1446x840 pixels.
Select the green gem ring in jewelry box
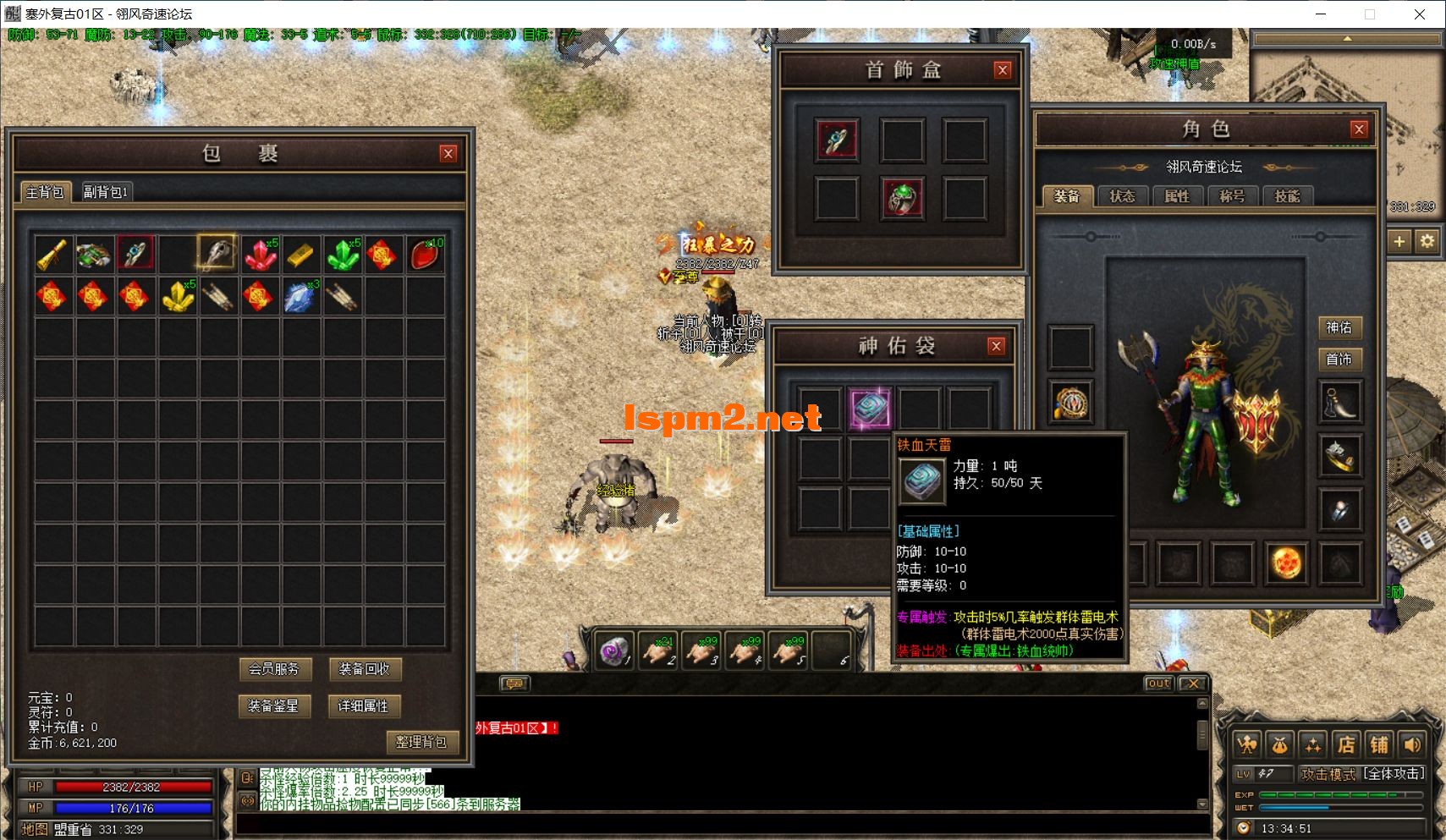902,199
